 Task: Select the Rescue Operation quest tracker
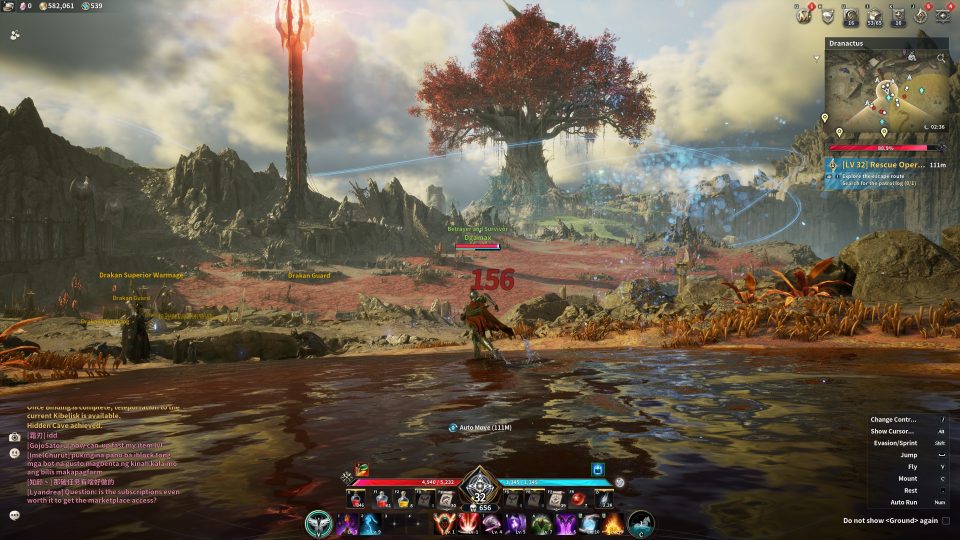886,164
